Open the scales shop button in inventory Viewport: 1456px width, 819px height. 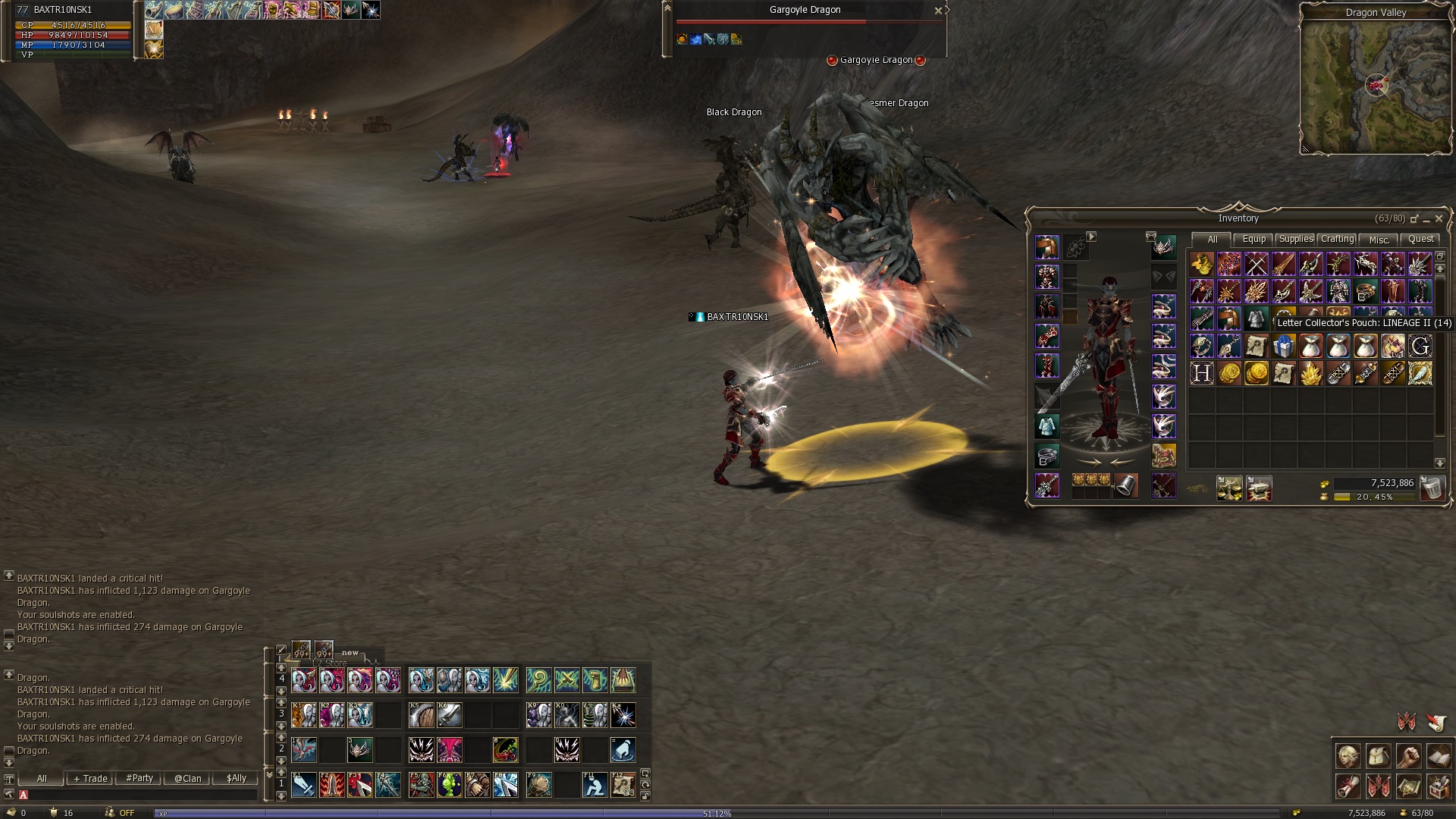[x=1229, y=488]
